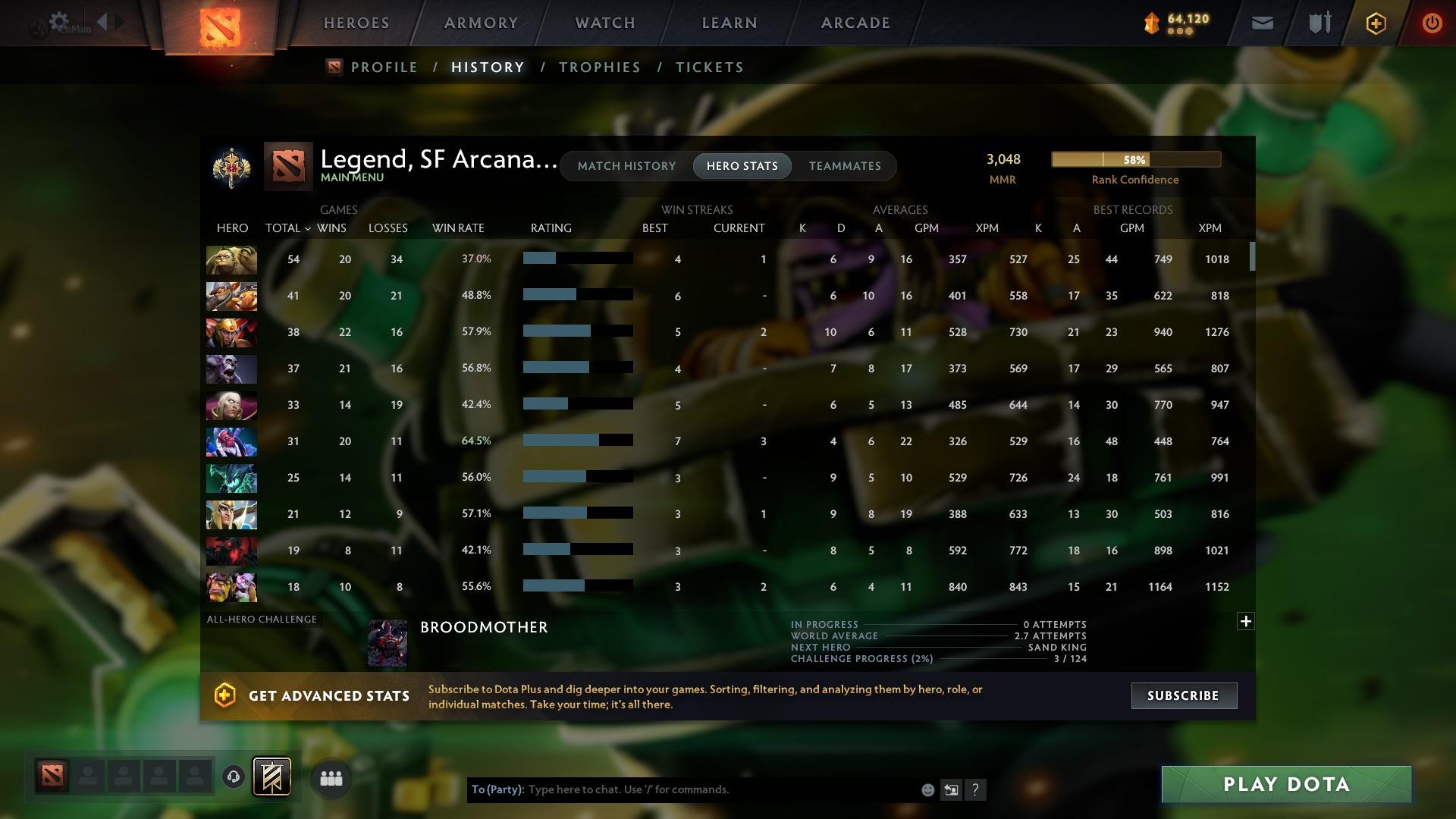Screen dimensions: 1456x819
Task: Open the friends list icon near party slots
Action: [x=331, y=778]
